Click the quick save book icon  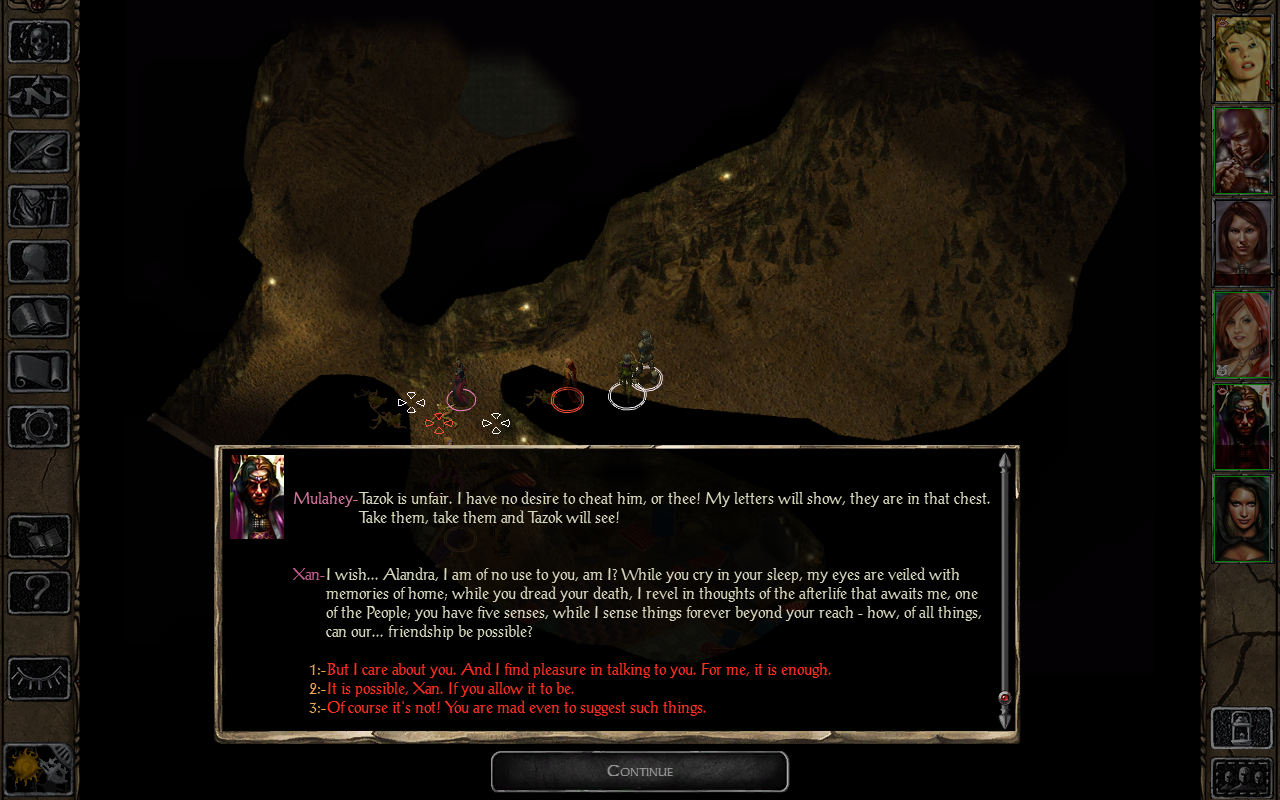click(x=39, y=537)
